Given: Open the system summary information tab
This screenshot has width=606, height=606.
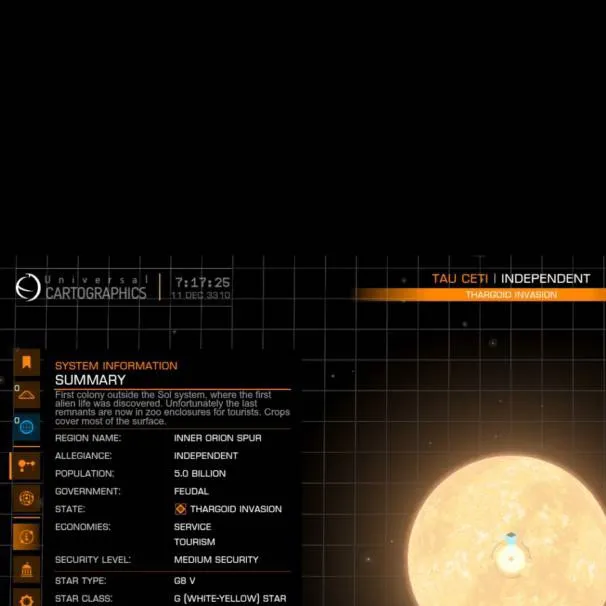Looking at the screenshot, I should [x=26, y=465].
